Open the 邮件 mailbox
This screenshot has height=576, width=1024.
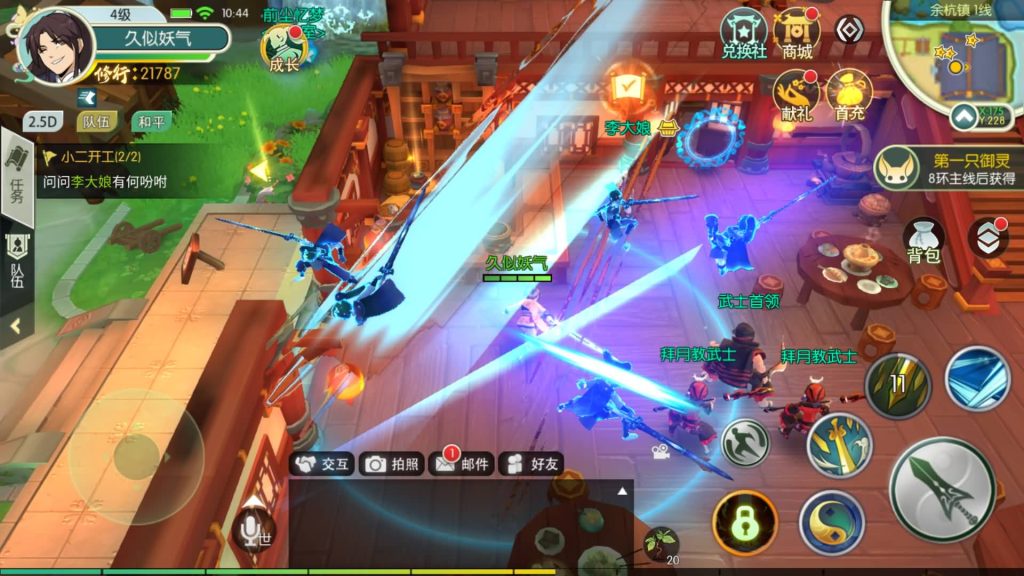point(460,463)
